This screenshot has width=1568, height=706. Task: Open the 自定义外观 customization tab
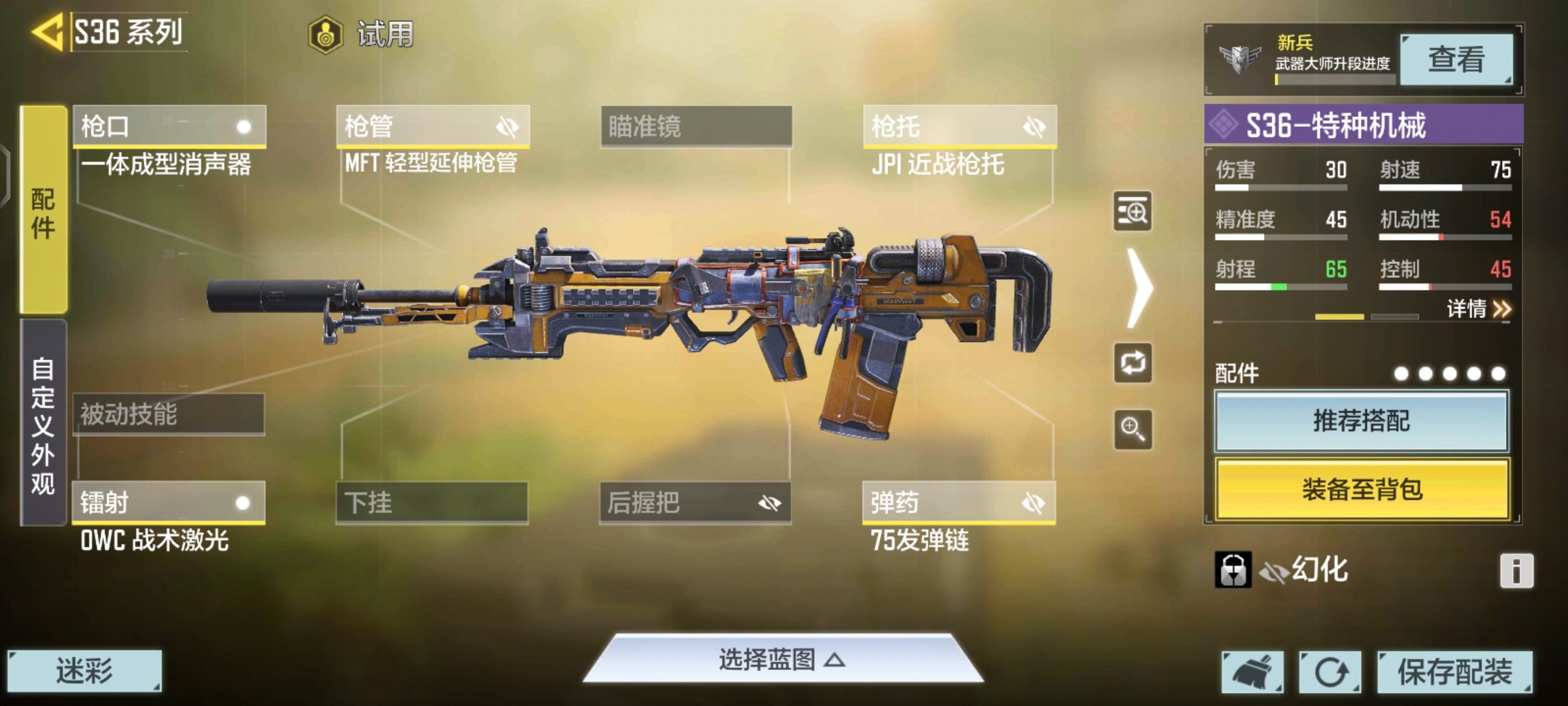click(x=43, y=424)
